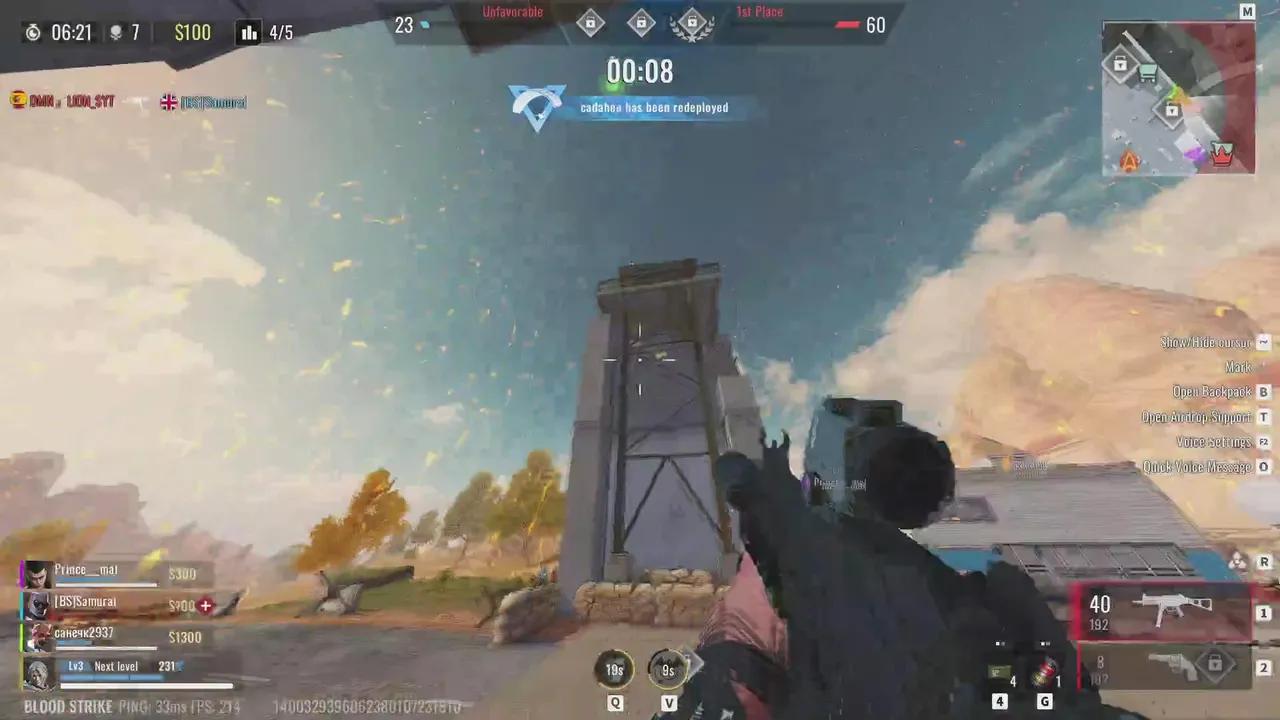Click the Unfavorable status label at the top
Screen dimensions: 1280x720
511,11
